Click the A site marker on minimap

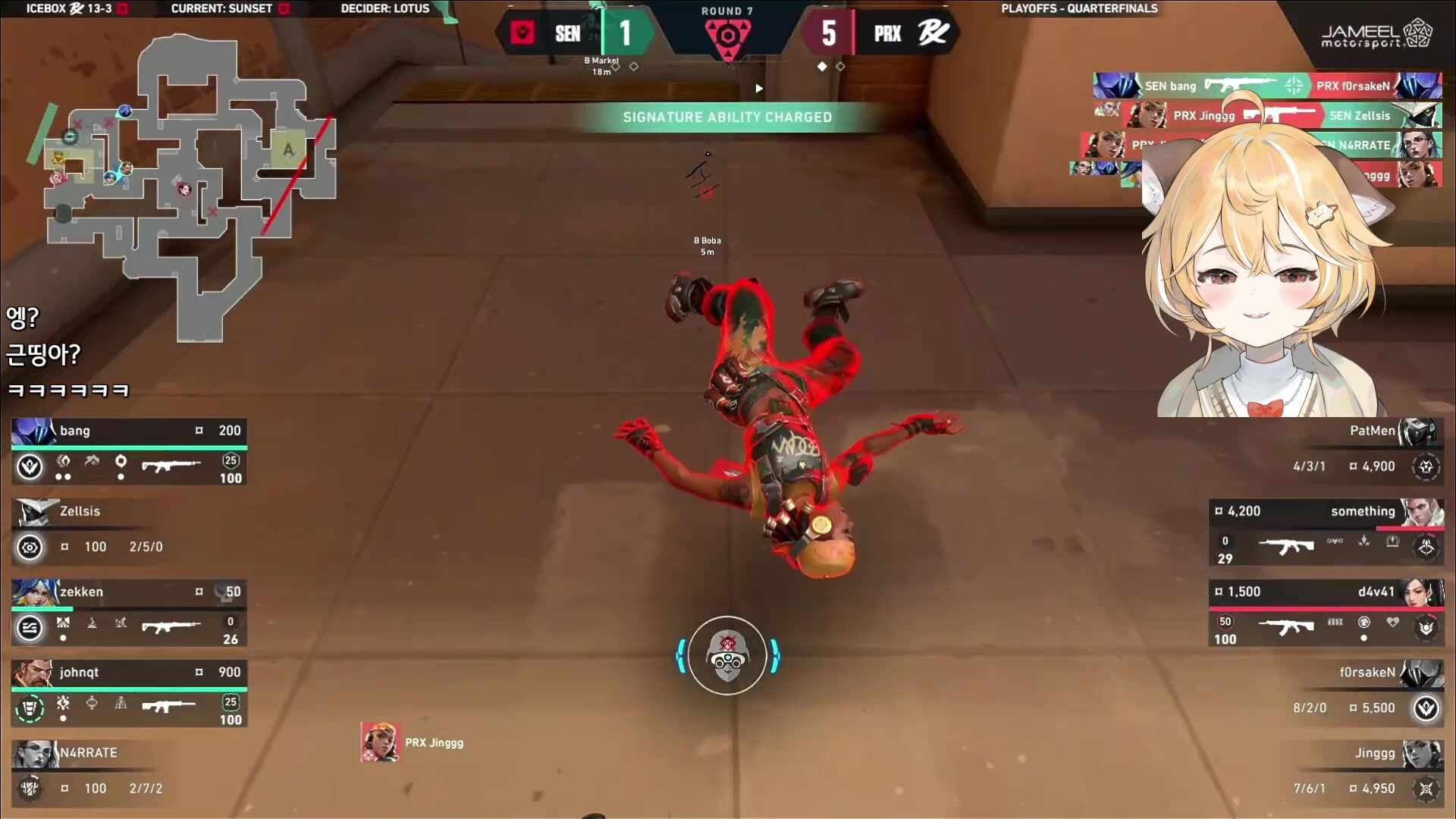pos(288,149)
